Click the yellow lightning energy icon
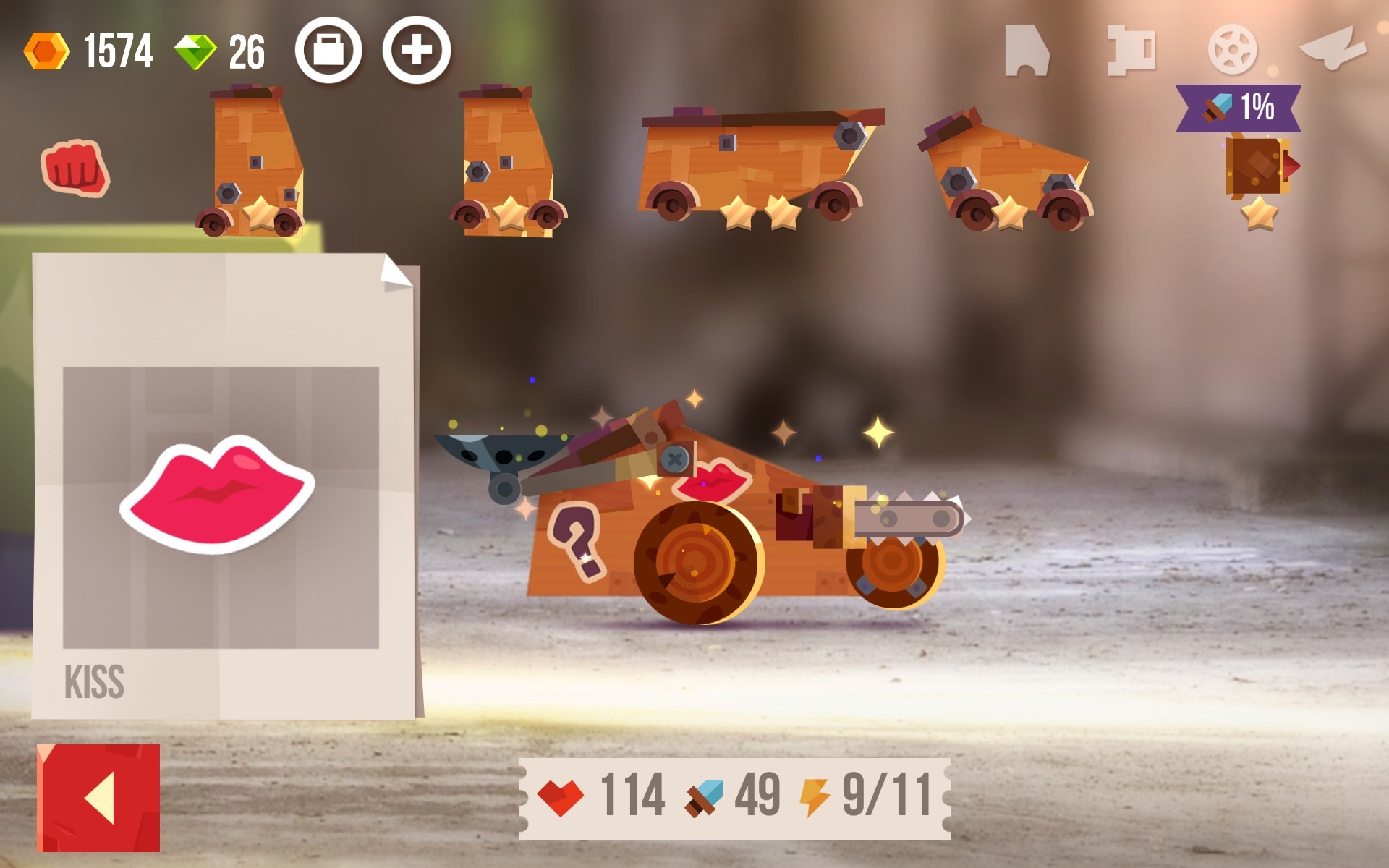Screen dimensions: 1389x868 816,794
